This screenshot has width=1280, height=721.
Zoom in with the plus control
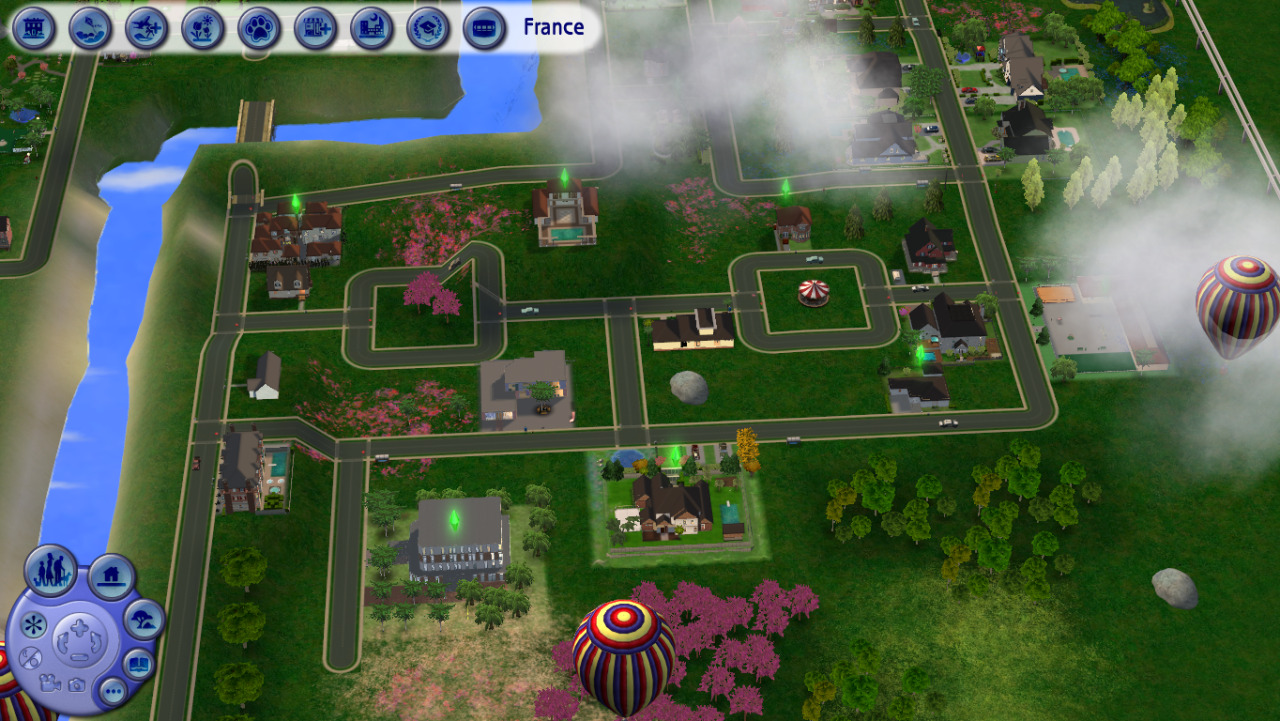point(78,629)
